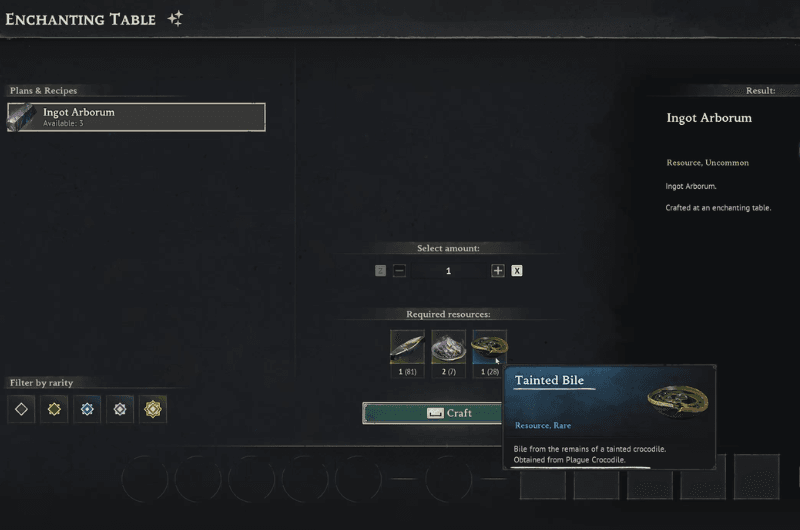800x530 pixels.
Task: Craft the Ingot Arborum
Action: tap(432, 413)
